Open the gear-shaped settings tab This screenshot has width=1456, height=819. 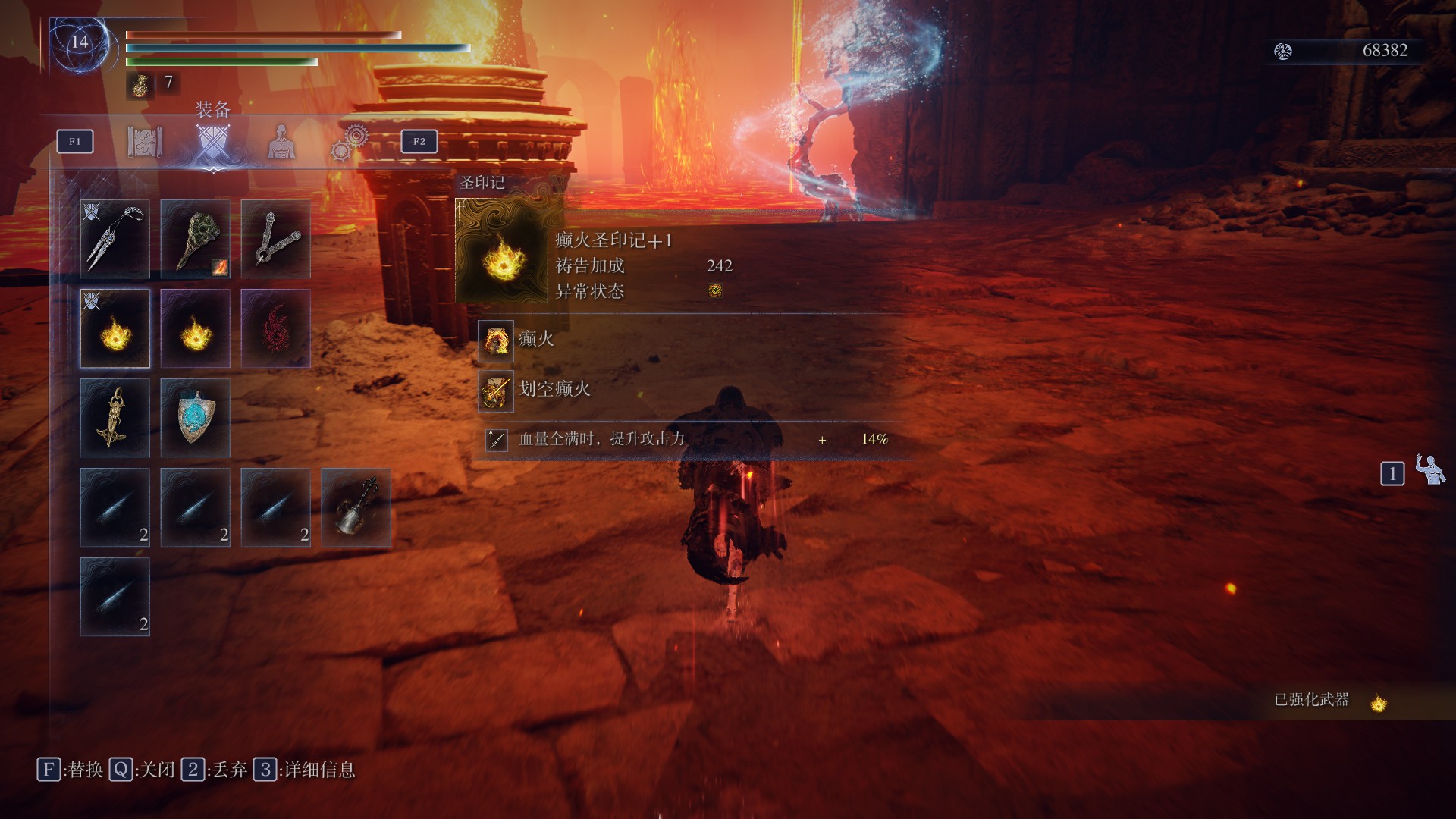[x=350, y=143]
